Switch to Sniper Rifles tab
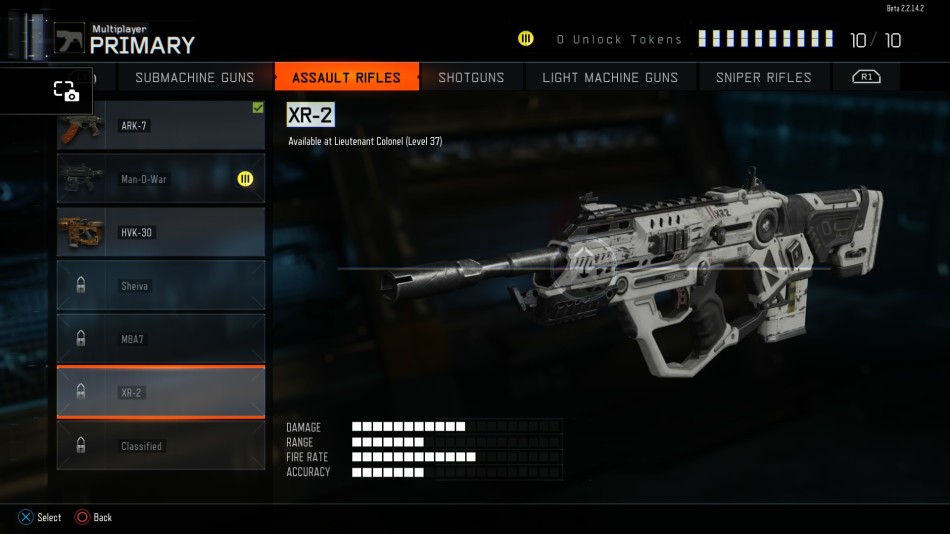 pyautogui.click(x=763, y=77)
